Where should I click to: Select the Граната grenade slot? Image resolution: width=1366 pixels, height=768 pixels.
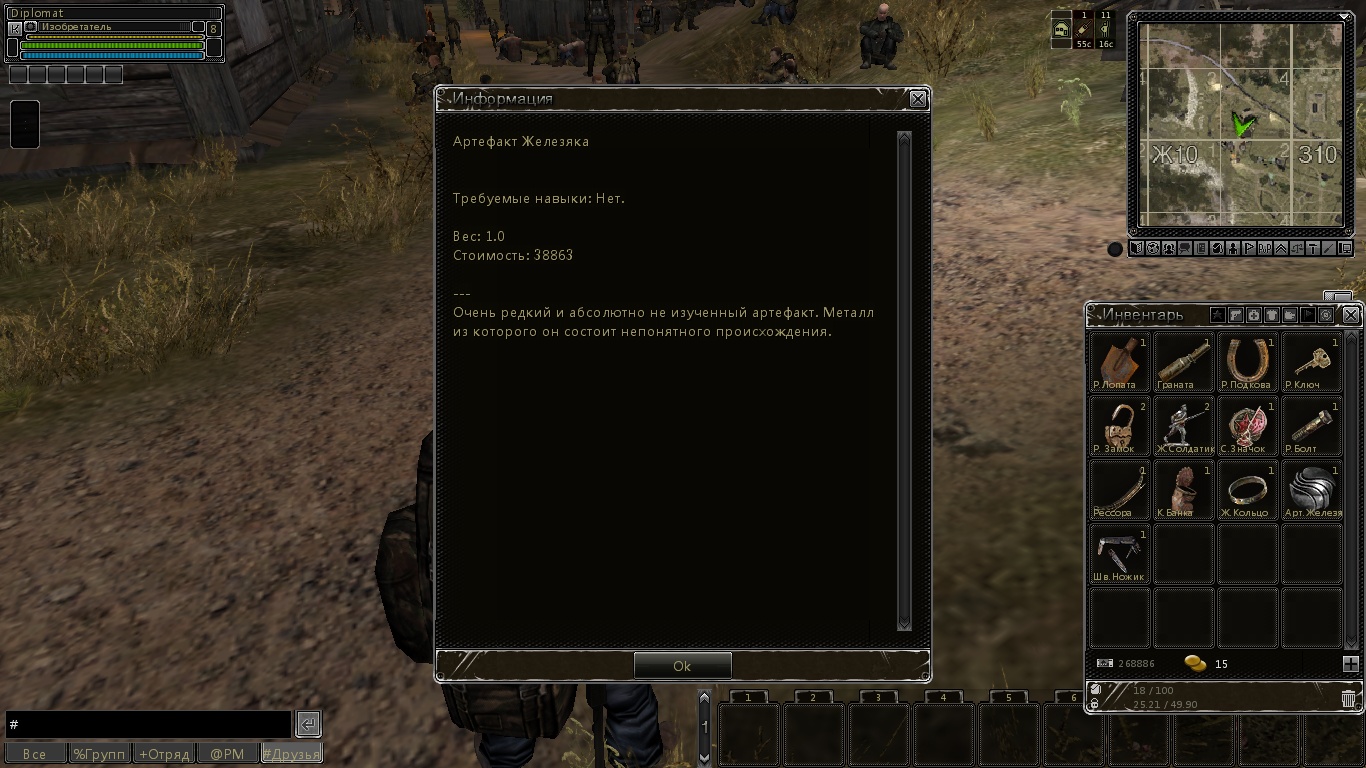pos(1183,362)
